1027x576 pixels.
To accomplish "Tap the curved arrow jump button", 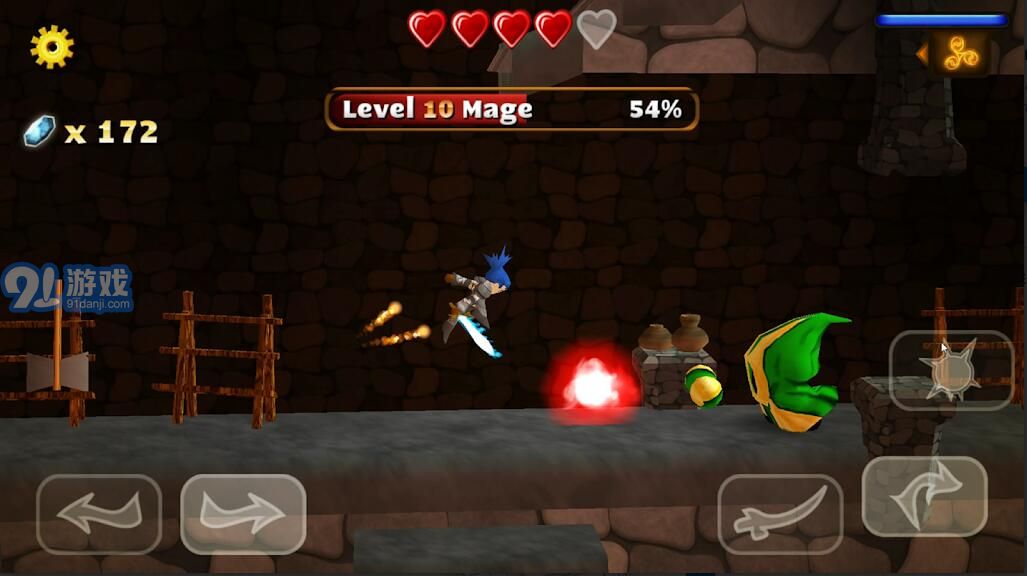I will 924,496.
